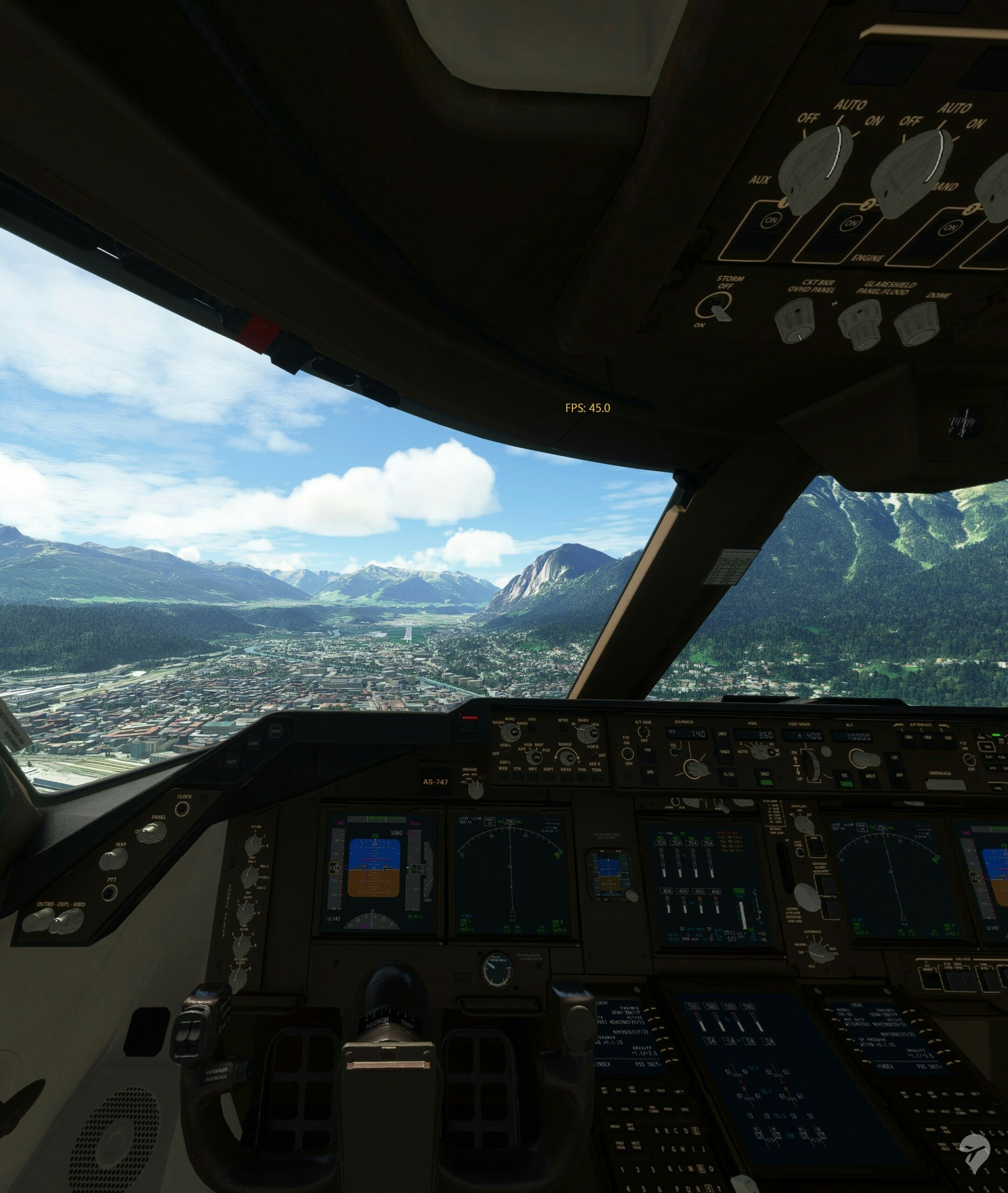Activate the FL CH mode button

point(729,775)
